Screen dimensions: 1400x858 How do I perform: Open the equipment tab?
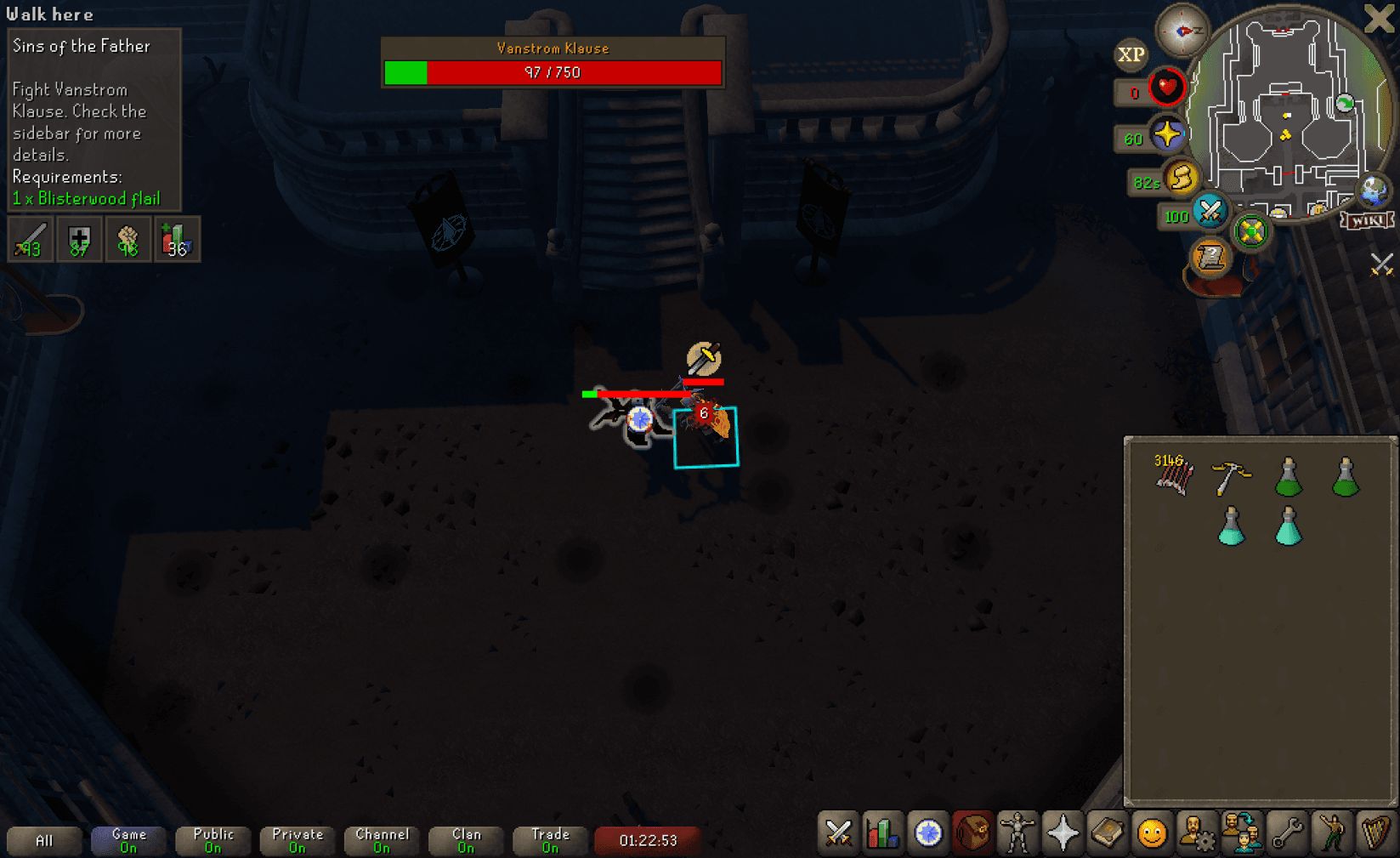1019,834
